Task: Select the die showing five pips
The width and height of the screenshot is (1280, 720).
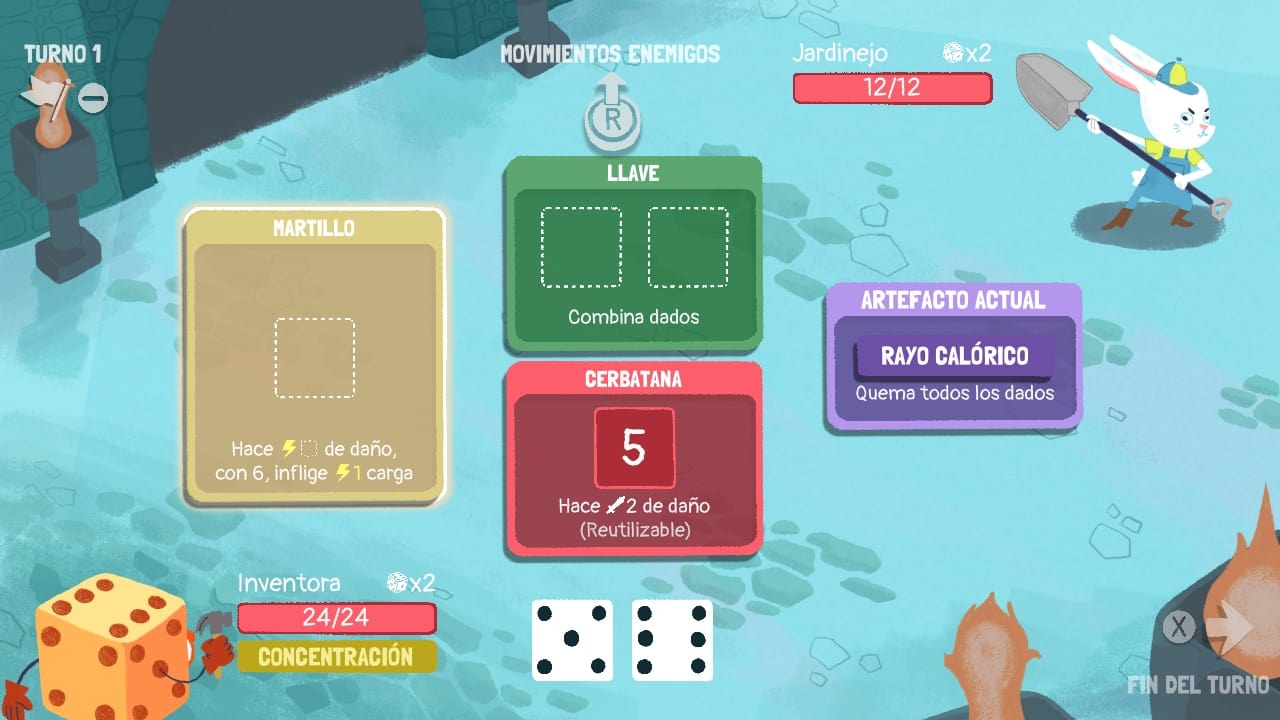Action: pos(571,641)
